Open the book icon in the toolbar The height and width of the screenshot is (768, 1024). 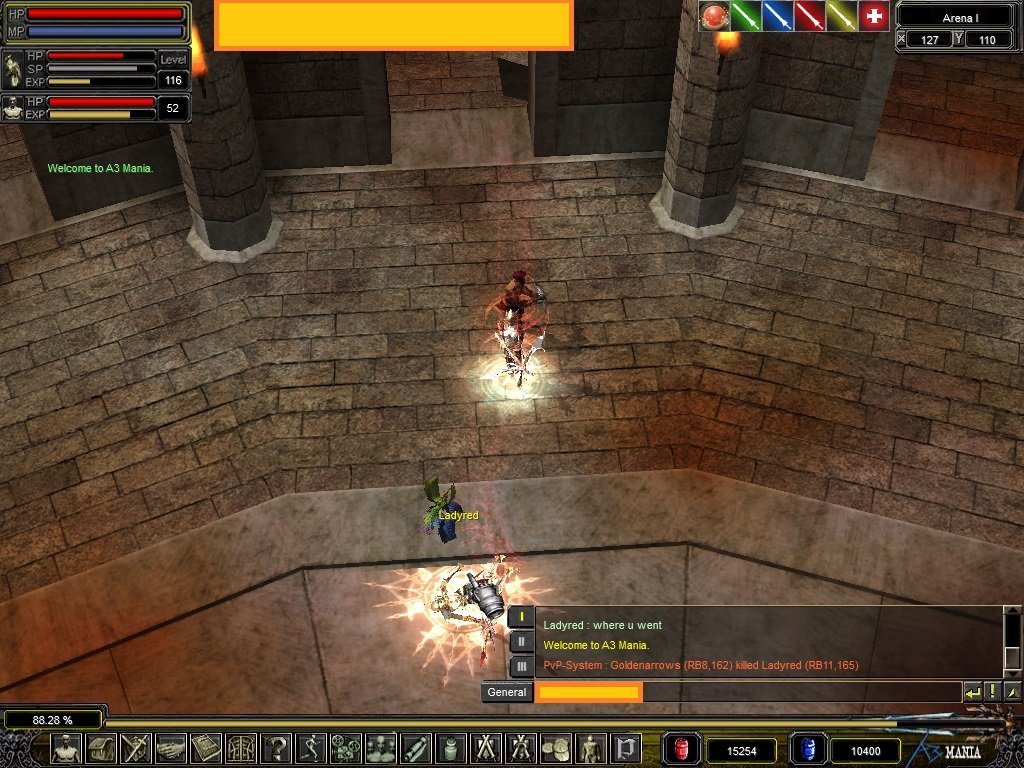pyautogui.click(x=206, y=748)
